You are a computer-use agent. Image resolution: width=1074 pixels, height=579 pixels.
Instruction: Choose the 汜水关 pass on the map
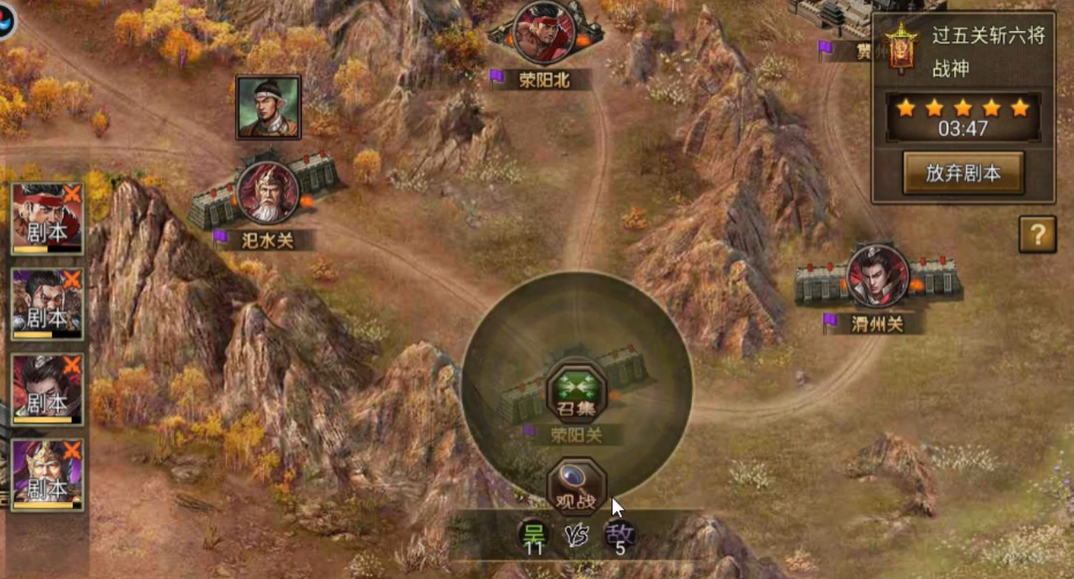click(268, 193)
